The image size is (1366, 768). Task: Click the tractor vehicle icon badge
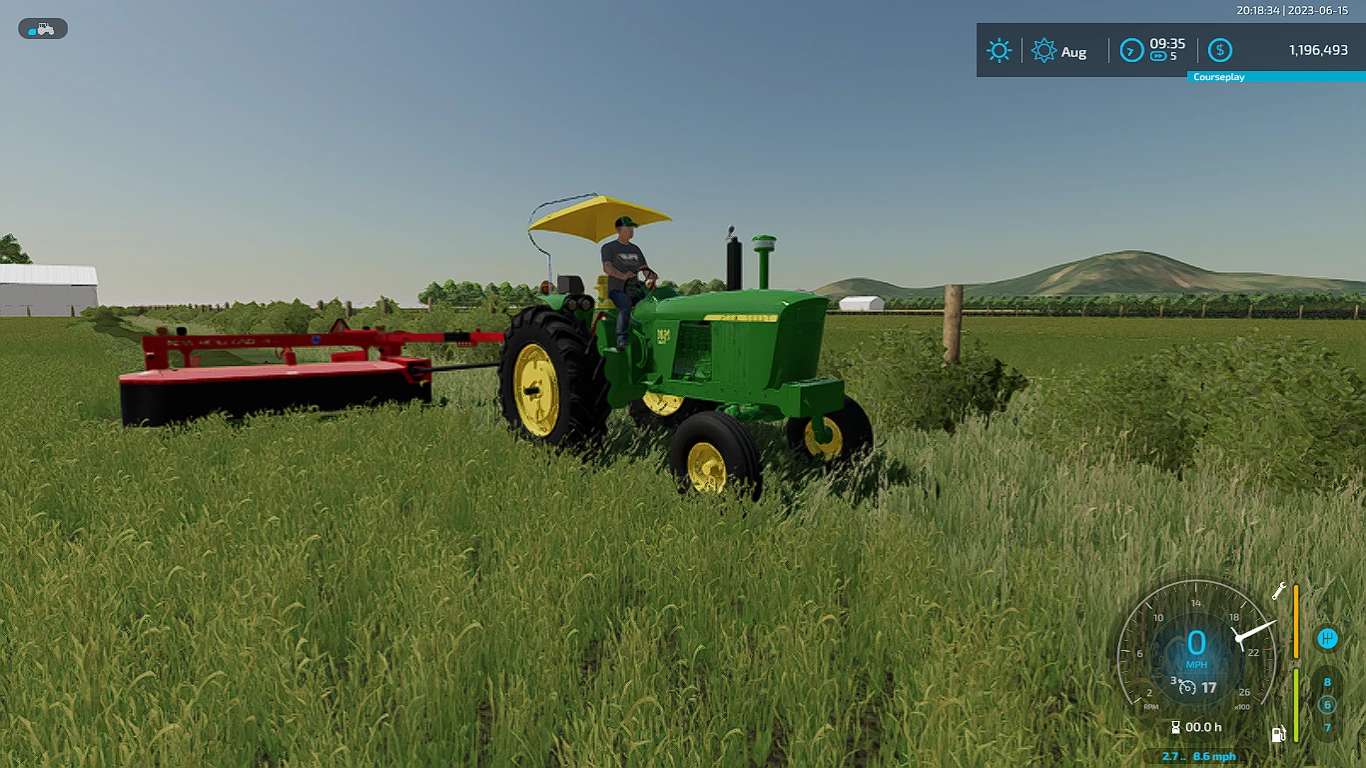coord(42,29)
